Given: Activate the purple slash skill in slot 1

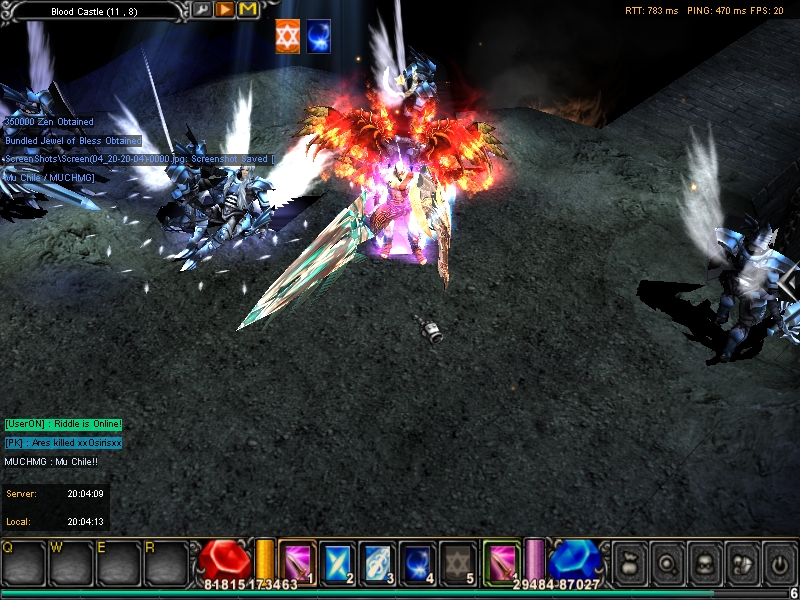Looking at the screenshot, I should [x=298, y=562].
